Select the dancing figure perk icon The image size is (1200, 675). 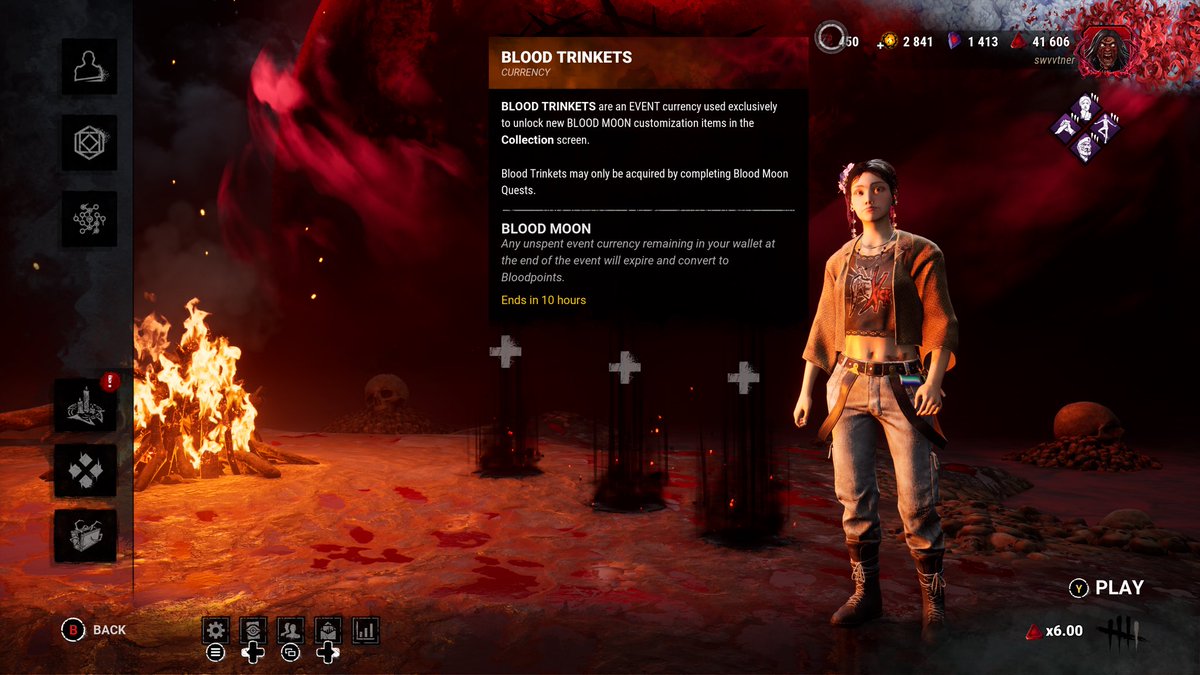coord(1104,127)
